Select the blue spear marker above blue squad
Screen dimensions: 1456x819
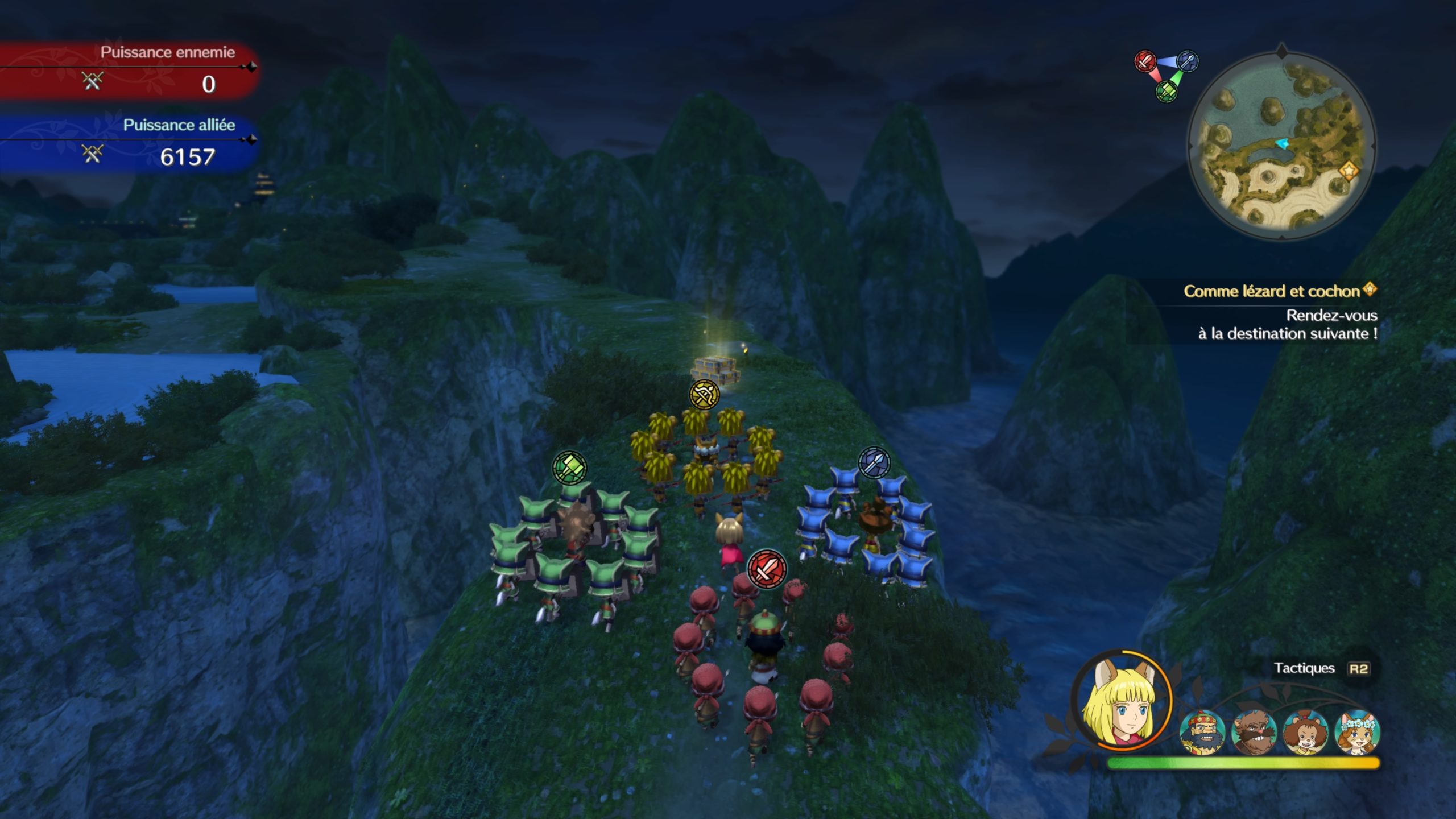click(874, 462)
